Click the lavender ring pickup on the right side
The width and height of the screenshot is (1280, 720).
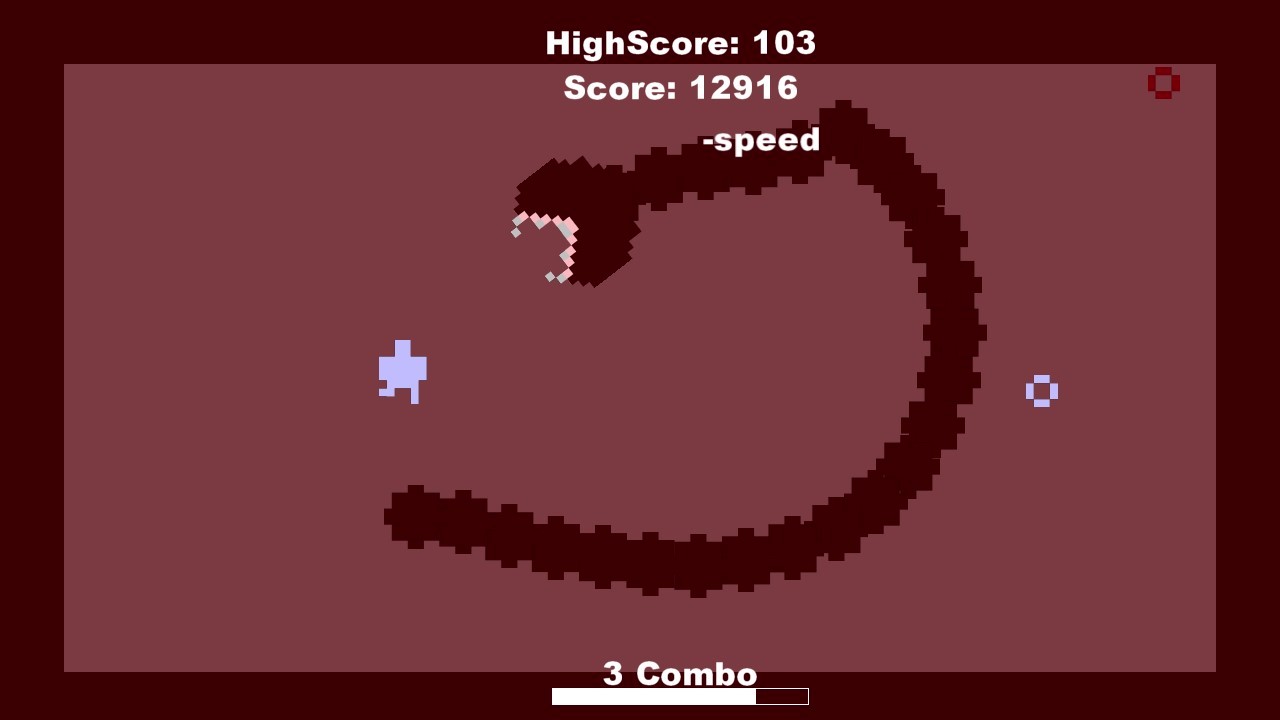pyautogui.click(x=1043, y=391)
